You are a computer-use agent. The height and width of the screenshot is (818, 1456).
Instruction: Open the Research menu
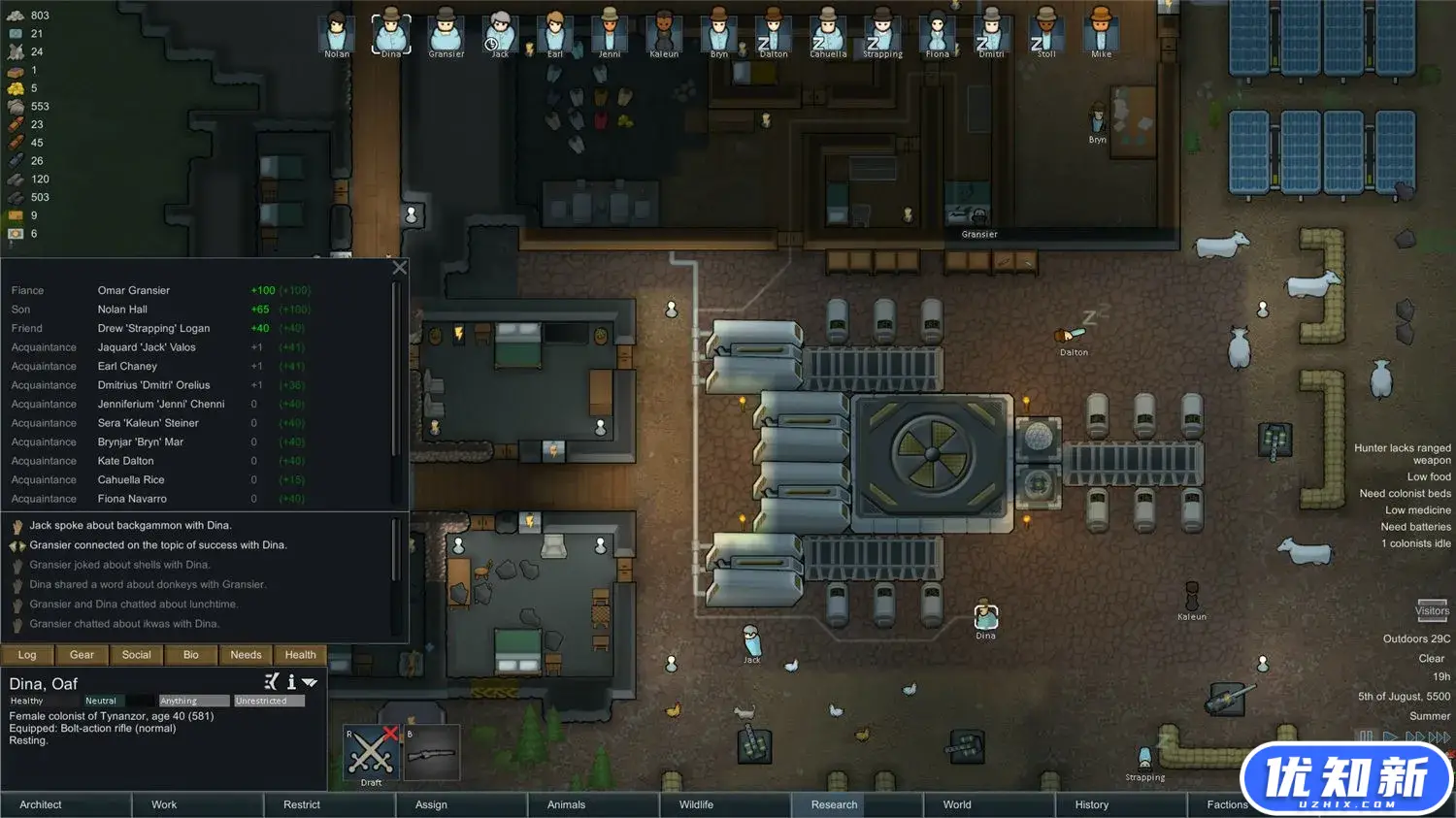tap(834, 804)
